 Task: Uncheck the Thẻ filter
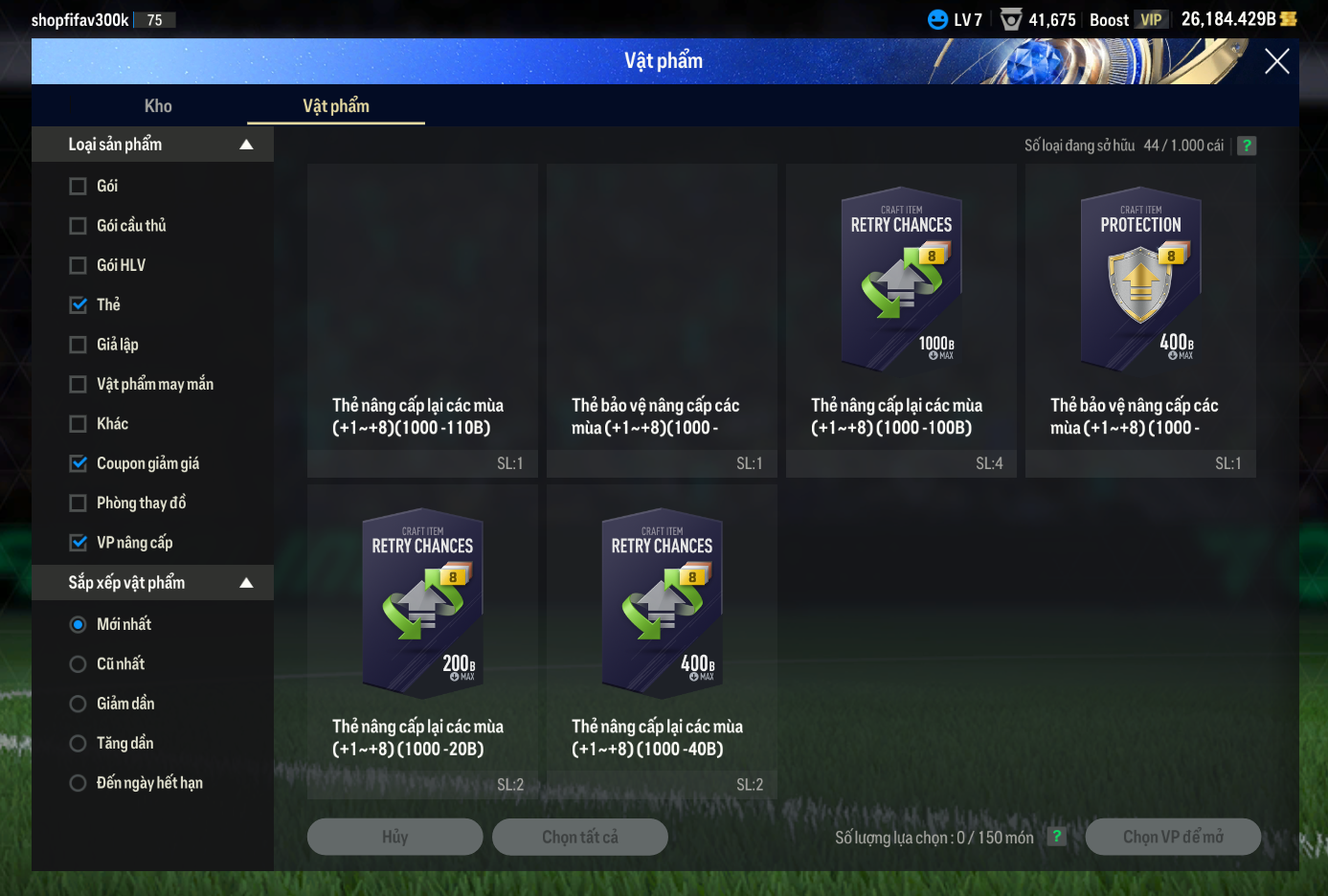[79, 305]
